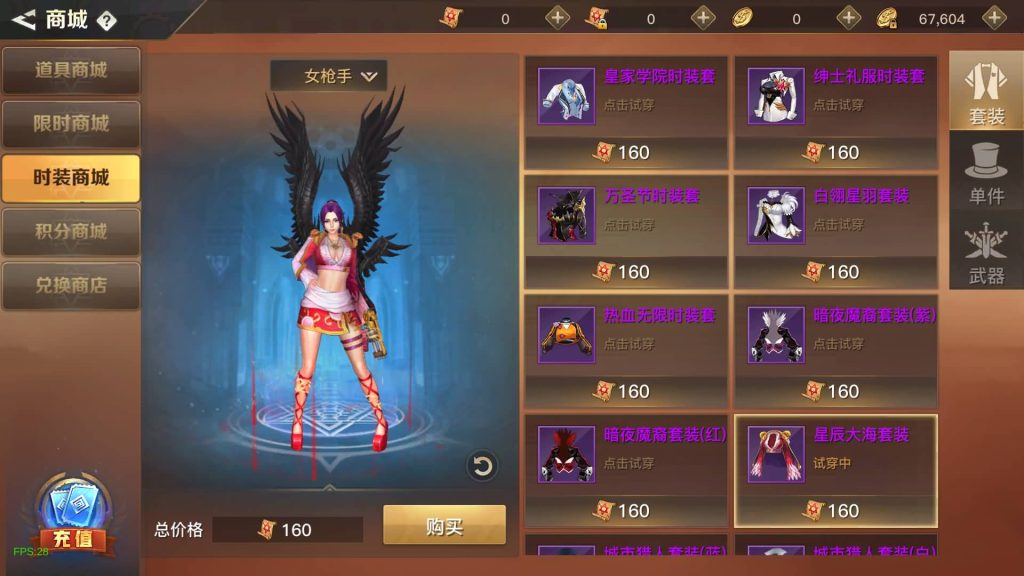
Task: Open the shop help question mark
Action: [x=107, y=20]
